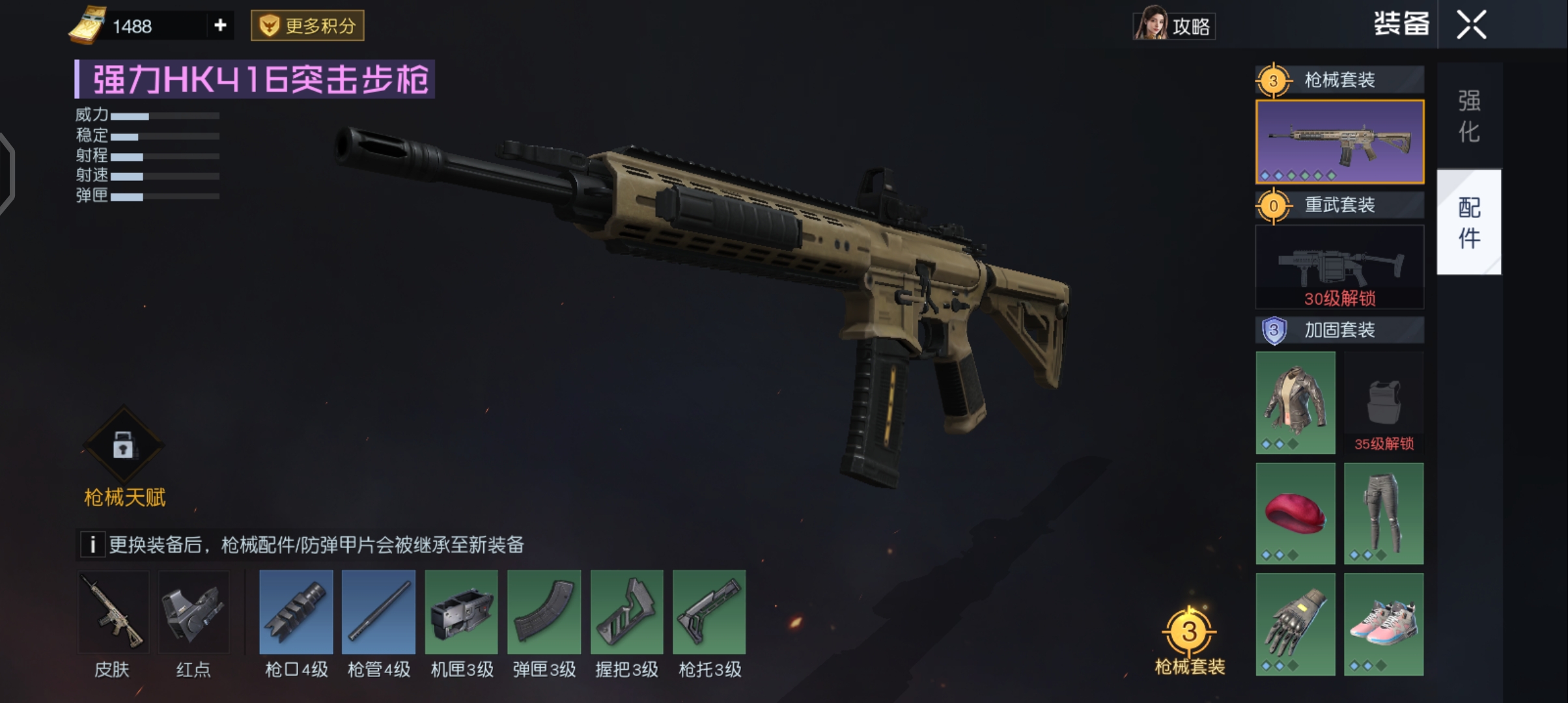Select the trousers equipment slot
1568x703 pixels.
tap(1384, 513)
